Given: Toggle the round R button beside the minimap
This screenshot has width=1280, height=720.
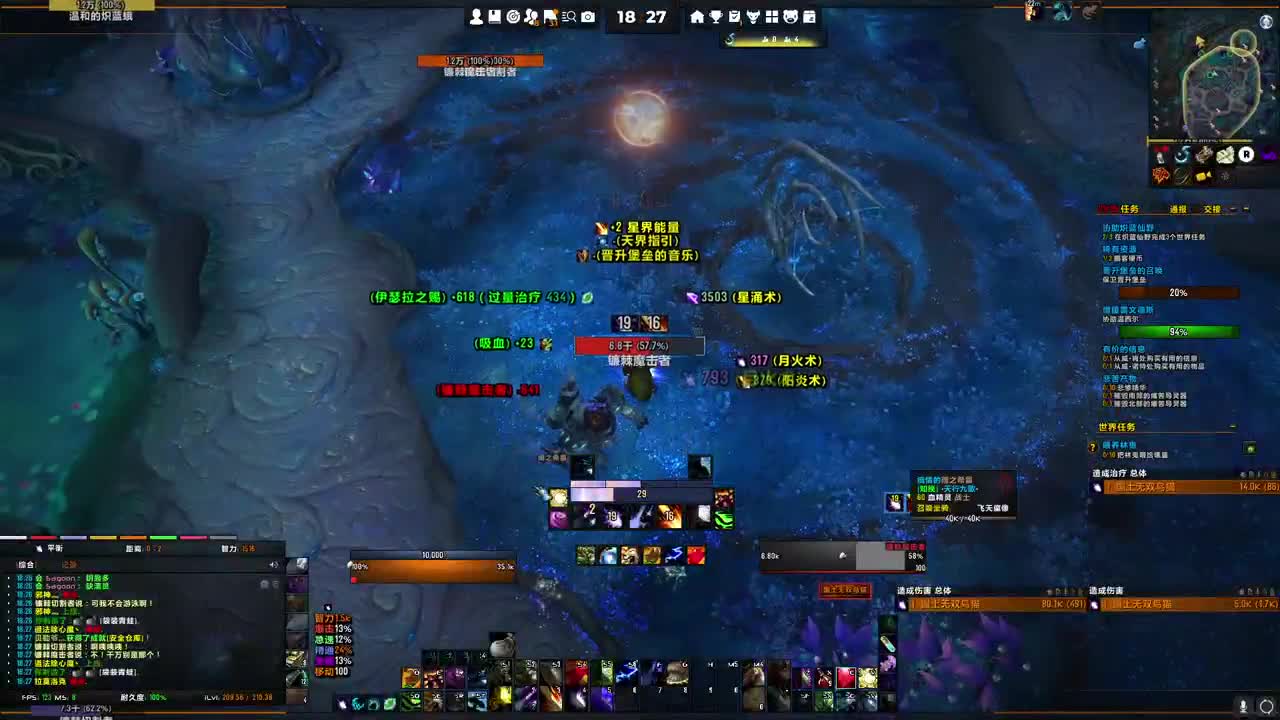Looking at the screenshot, I should [x=1246, y=155].
